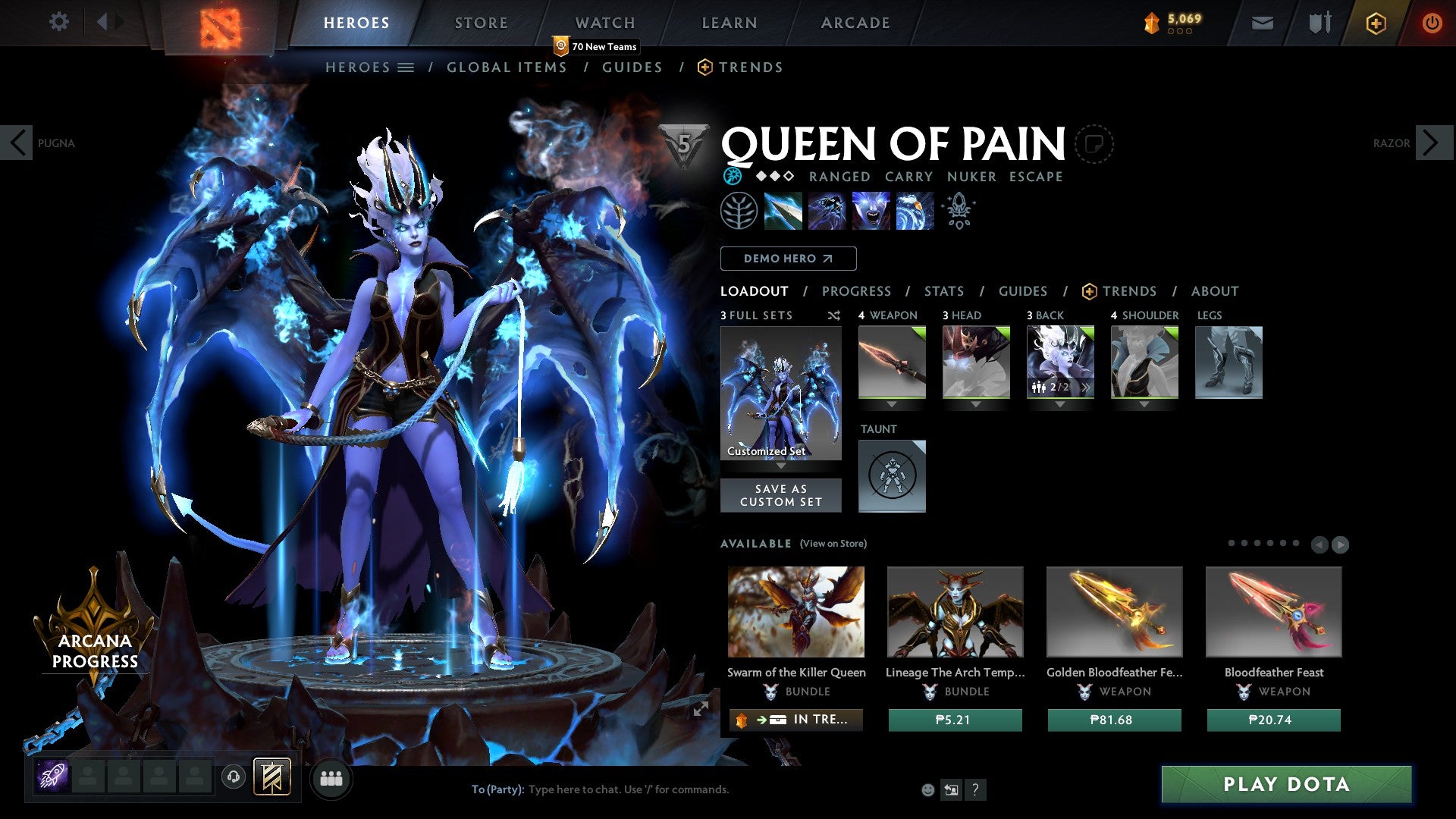
Task: Click the Dota Plus hexagon icon
Action: 1376,23
